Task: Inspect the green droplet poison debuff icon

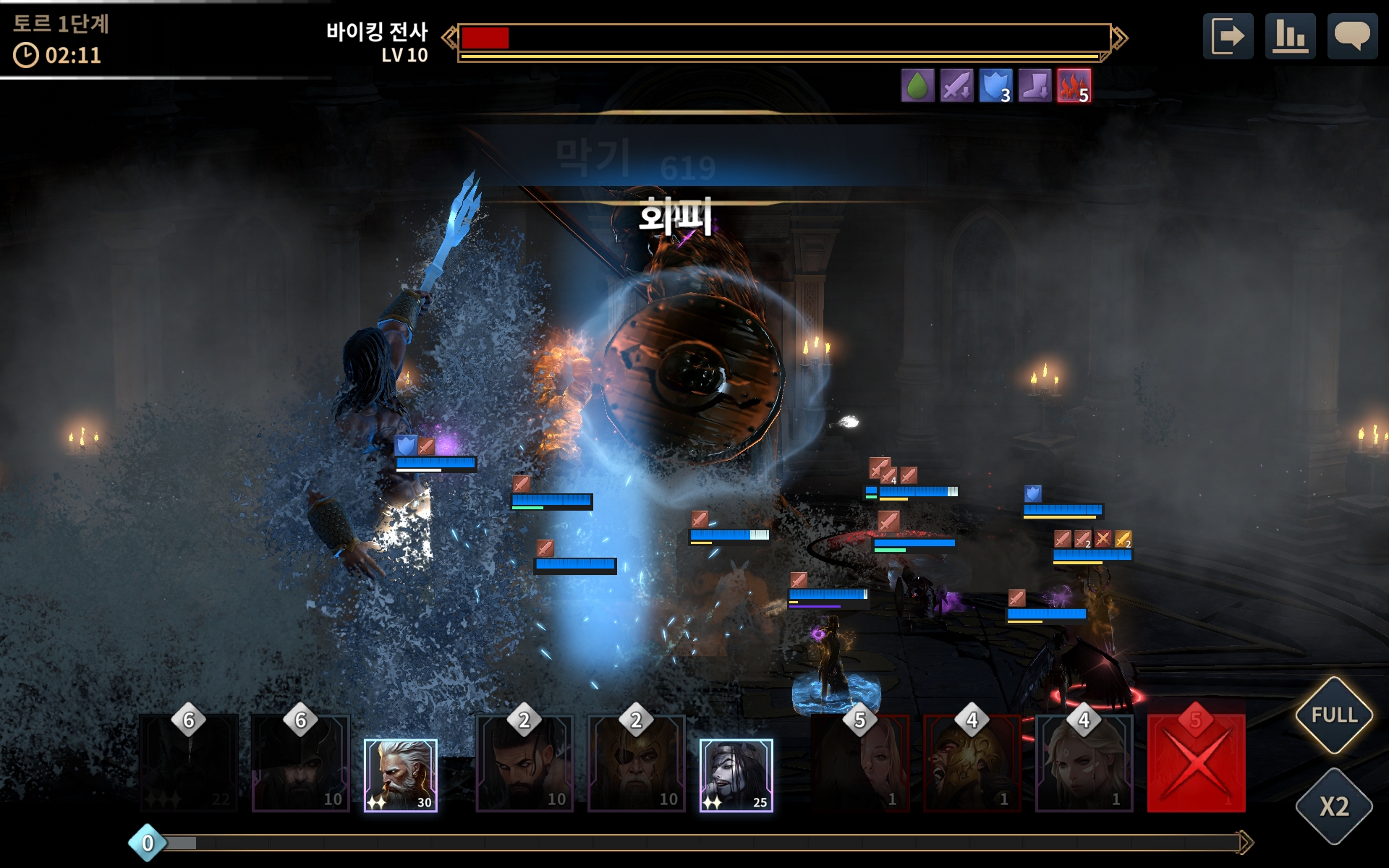Action: [917, 86]
